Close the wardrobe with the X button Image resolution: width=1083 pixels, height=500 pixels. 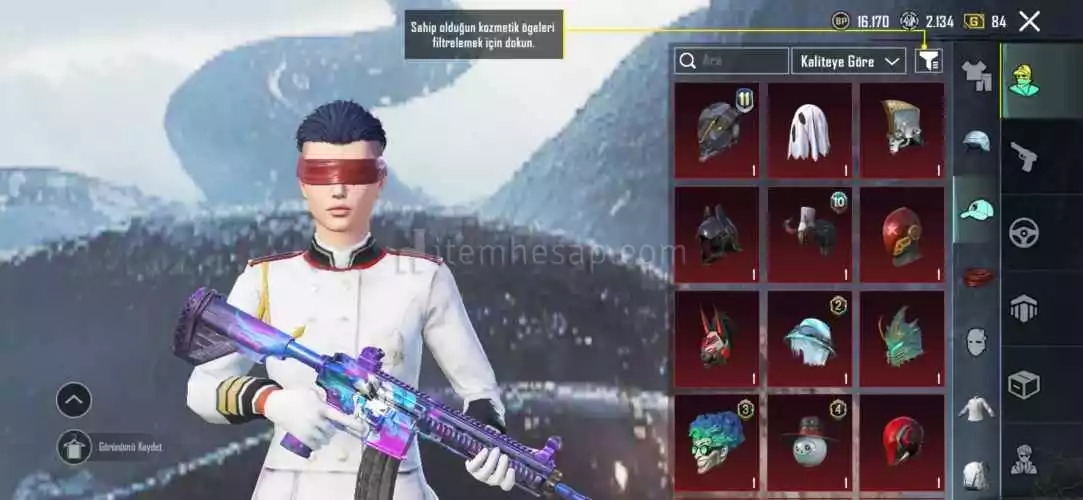[1029, 21]
